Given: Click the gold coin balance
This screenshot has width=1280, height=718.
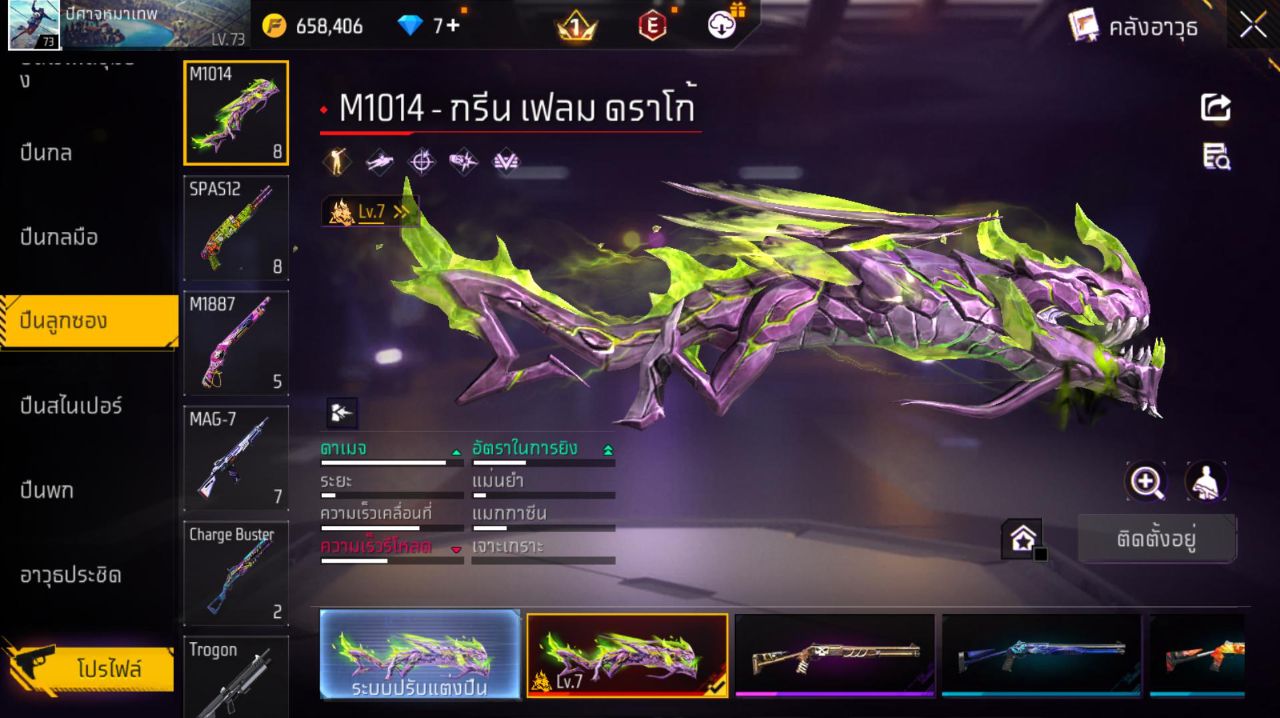Looking at the screenshot, I should tap(314, 26).
